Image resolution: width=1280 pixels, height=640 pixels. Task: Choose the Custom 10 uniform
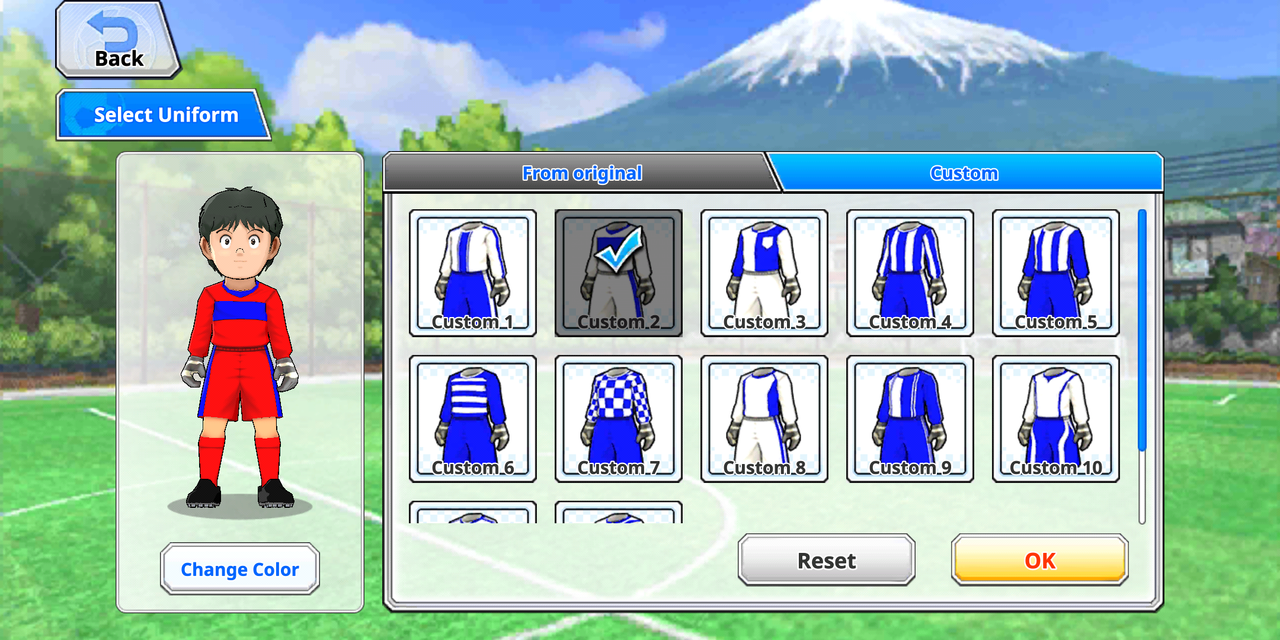[1056, 418]
